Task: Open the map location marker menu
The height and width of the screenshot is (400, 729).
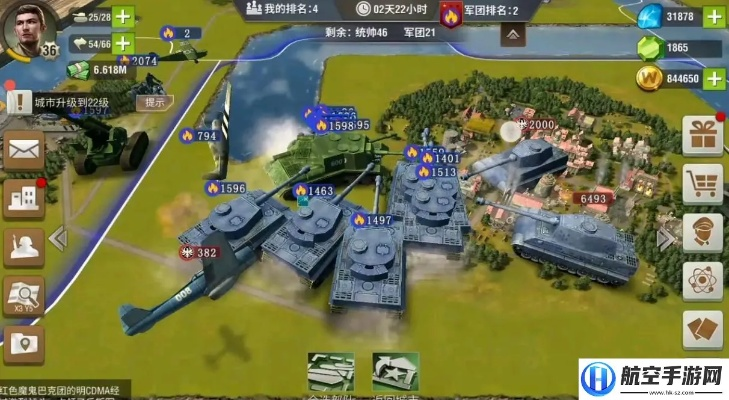Action: tap(23, 345)
